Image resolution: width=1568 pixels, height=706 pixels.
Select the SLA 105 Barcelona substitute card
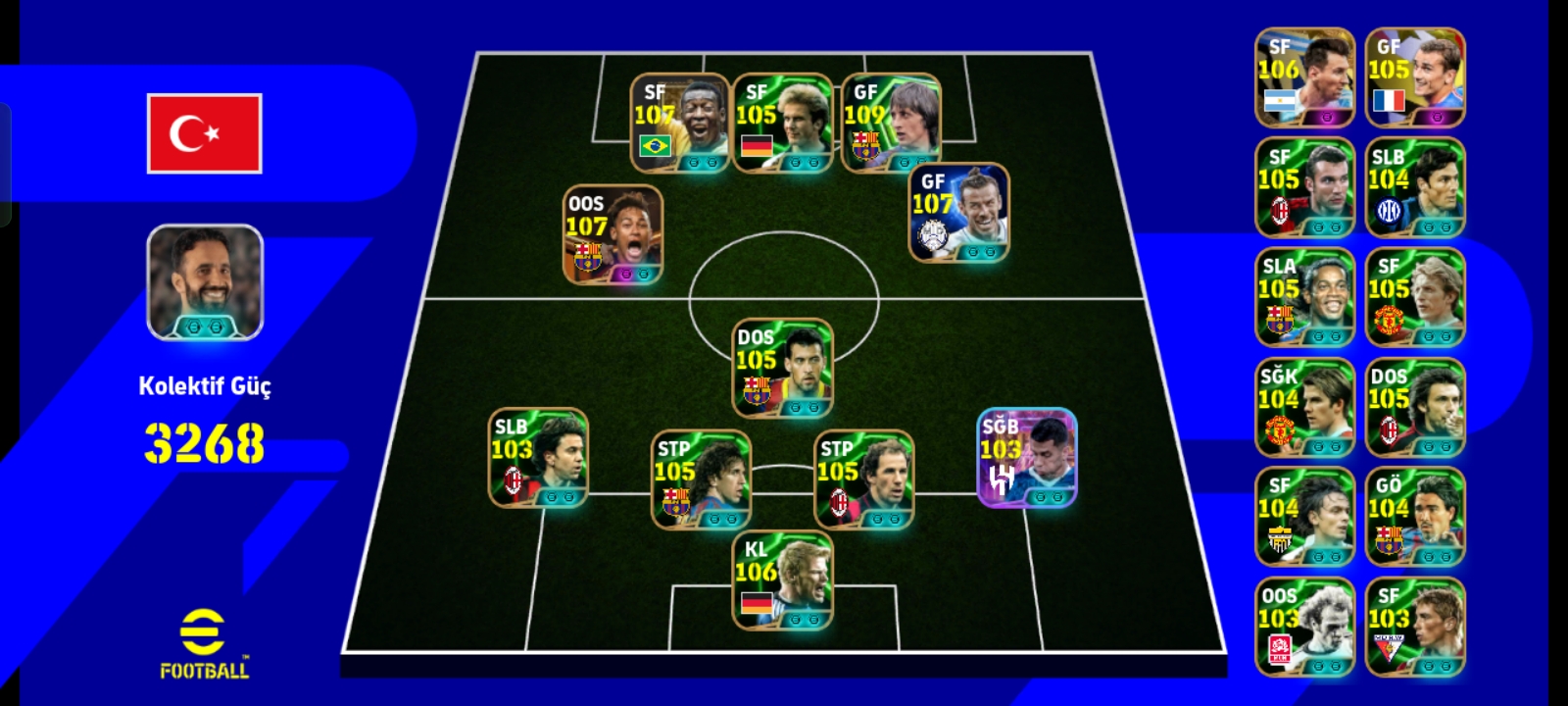pos(1304,297)
